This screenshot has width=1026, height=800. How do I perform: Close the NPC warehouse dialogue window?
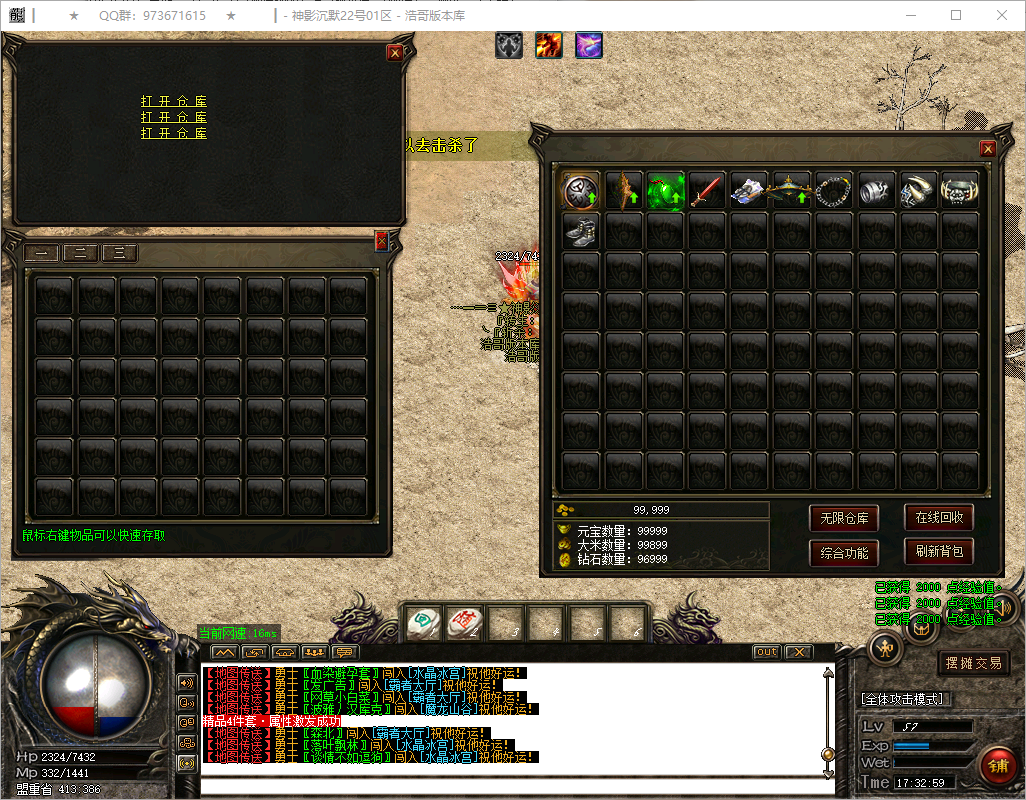[x=395, y=53]
